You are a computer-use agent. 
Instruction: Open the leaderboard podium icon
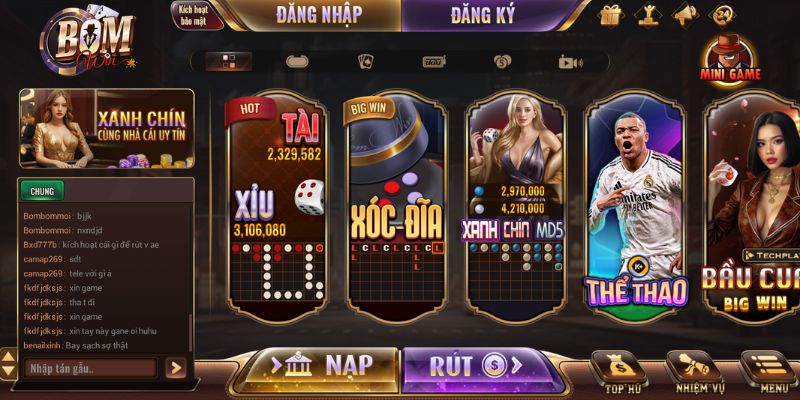(x=649, y=16)
